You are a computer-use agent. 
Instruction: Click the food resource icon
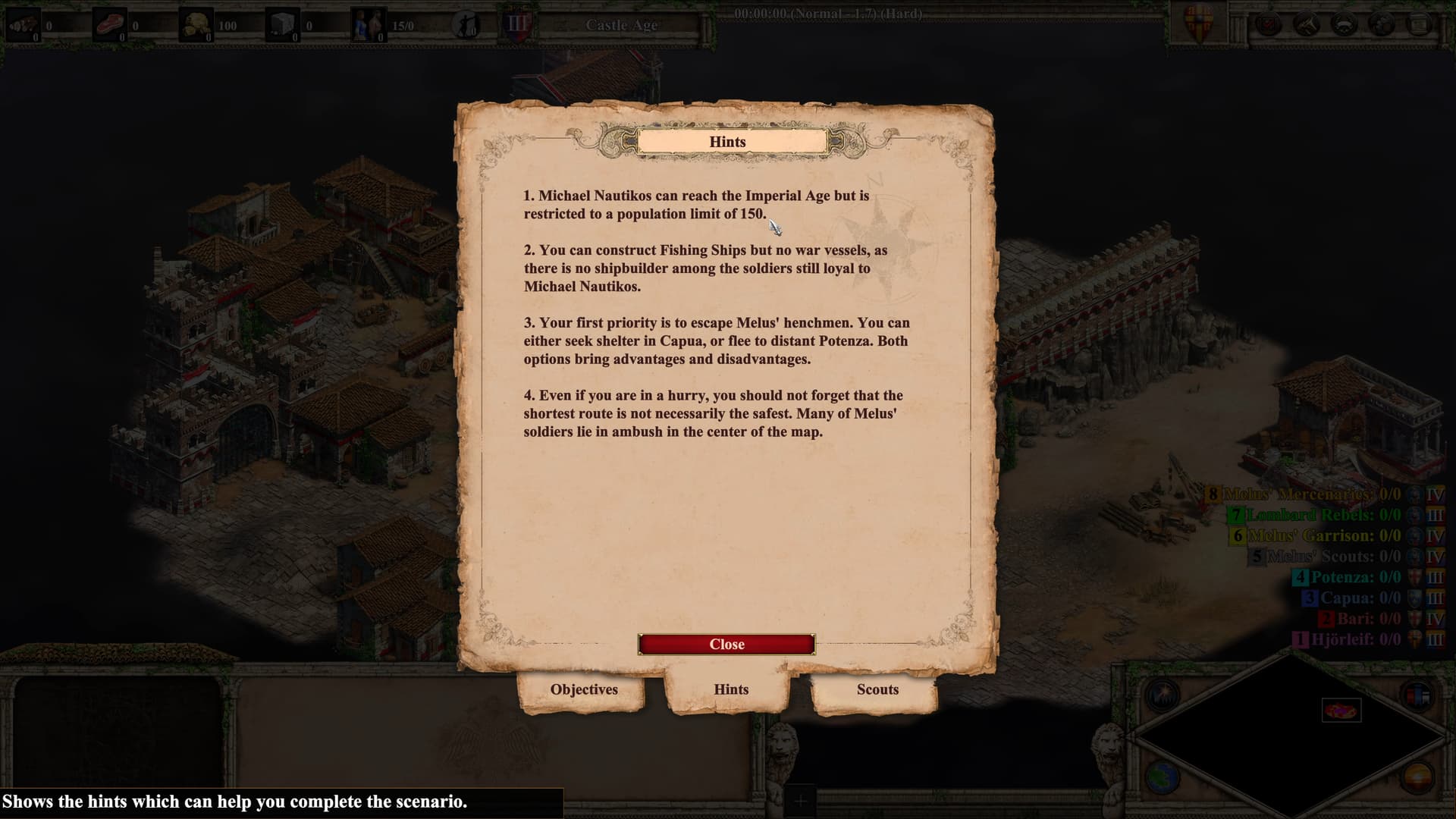pyautogui.click(x=109, y=25)
